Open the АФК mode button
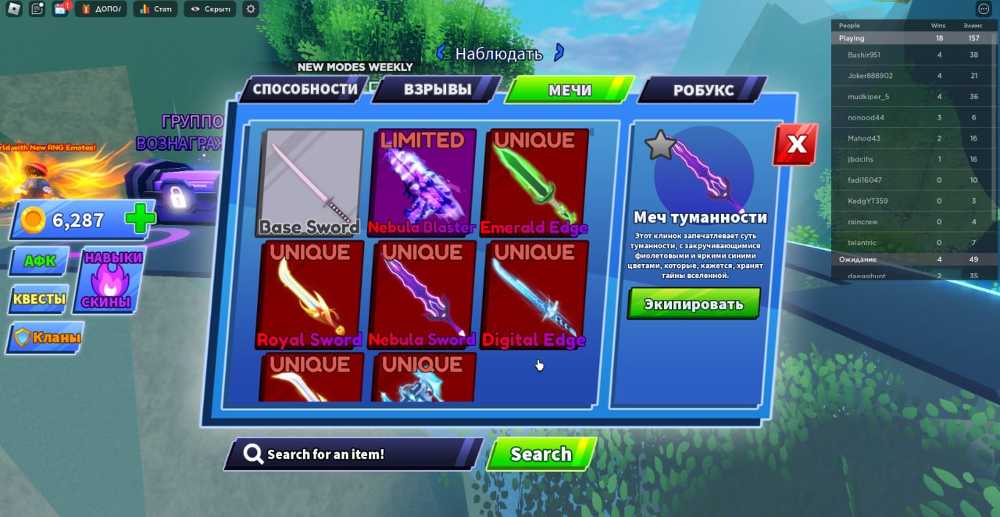The width and height of the screenshot is (1000, 517). 40,261
